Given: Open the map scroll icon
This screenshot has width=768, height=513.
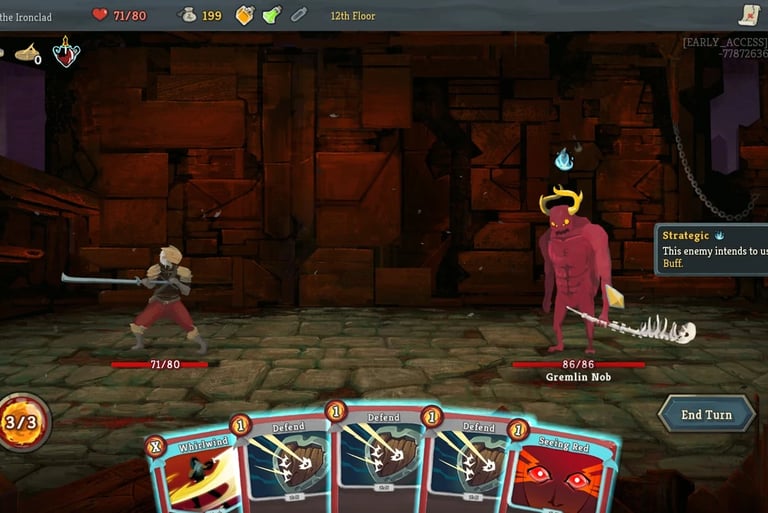Looking at the screenshot, I should (x=749, y=14).
